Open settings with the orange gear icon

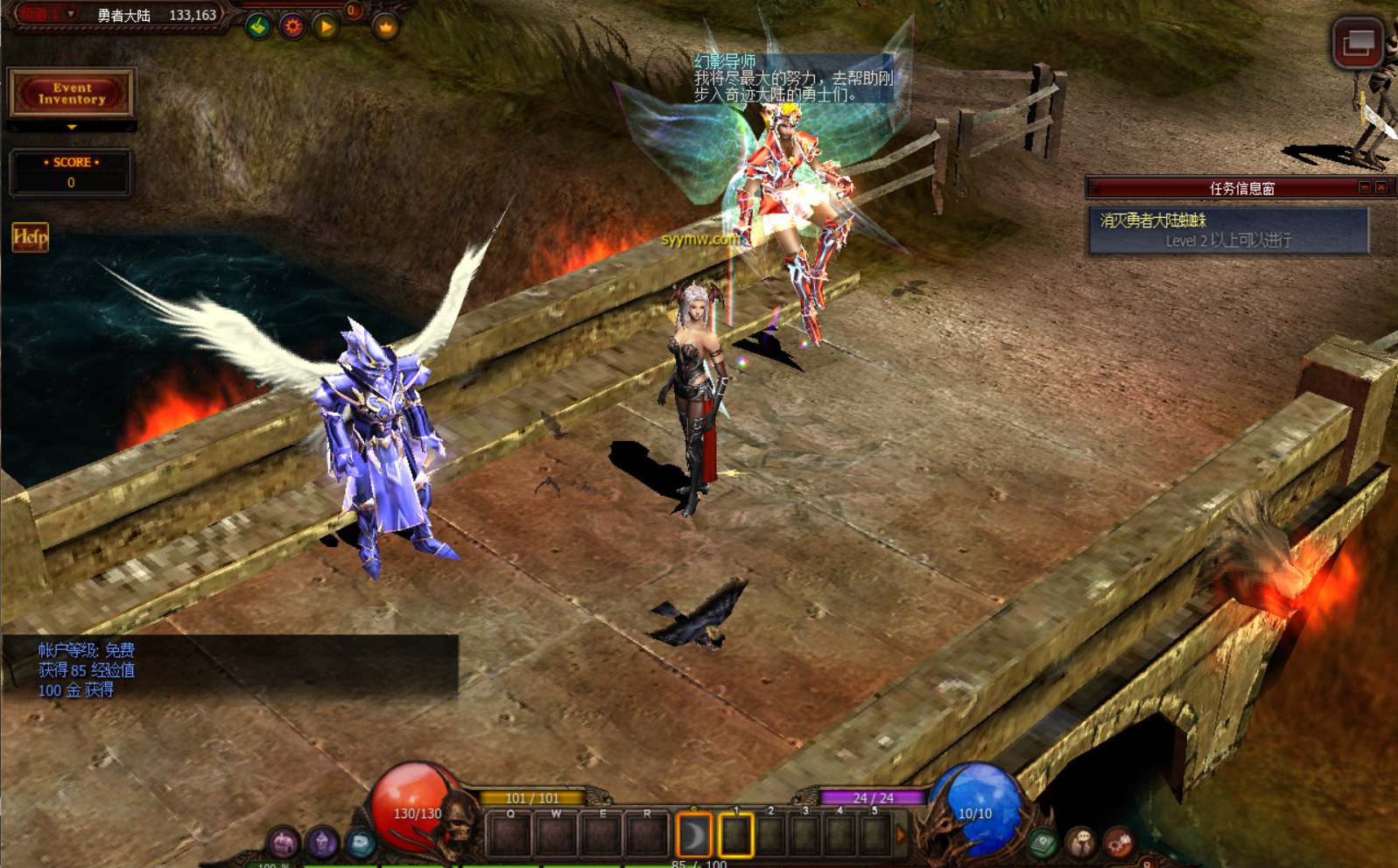[292, 27]
